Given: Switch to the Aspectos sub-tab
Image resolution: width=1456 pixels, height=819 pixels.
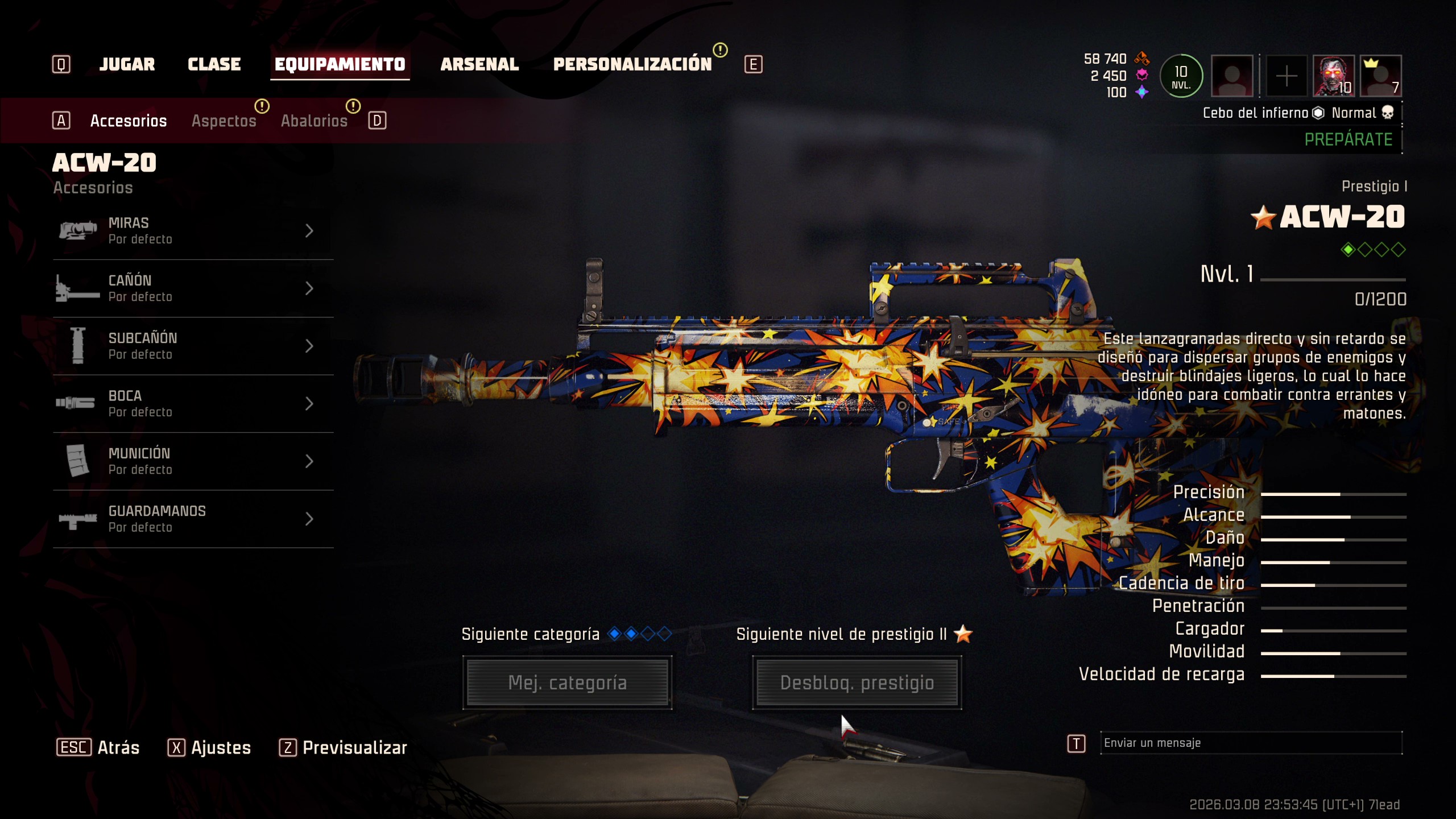Looking at the screenshot, I should (x=224, y=121).
